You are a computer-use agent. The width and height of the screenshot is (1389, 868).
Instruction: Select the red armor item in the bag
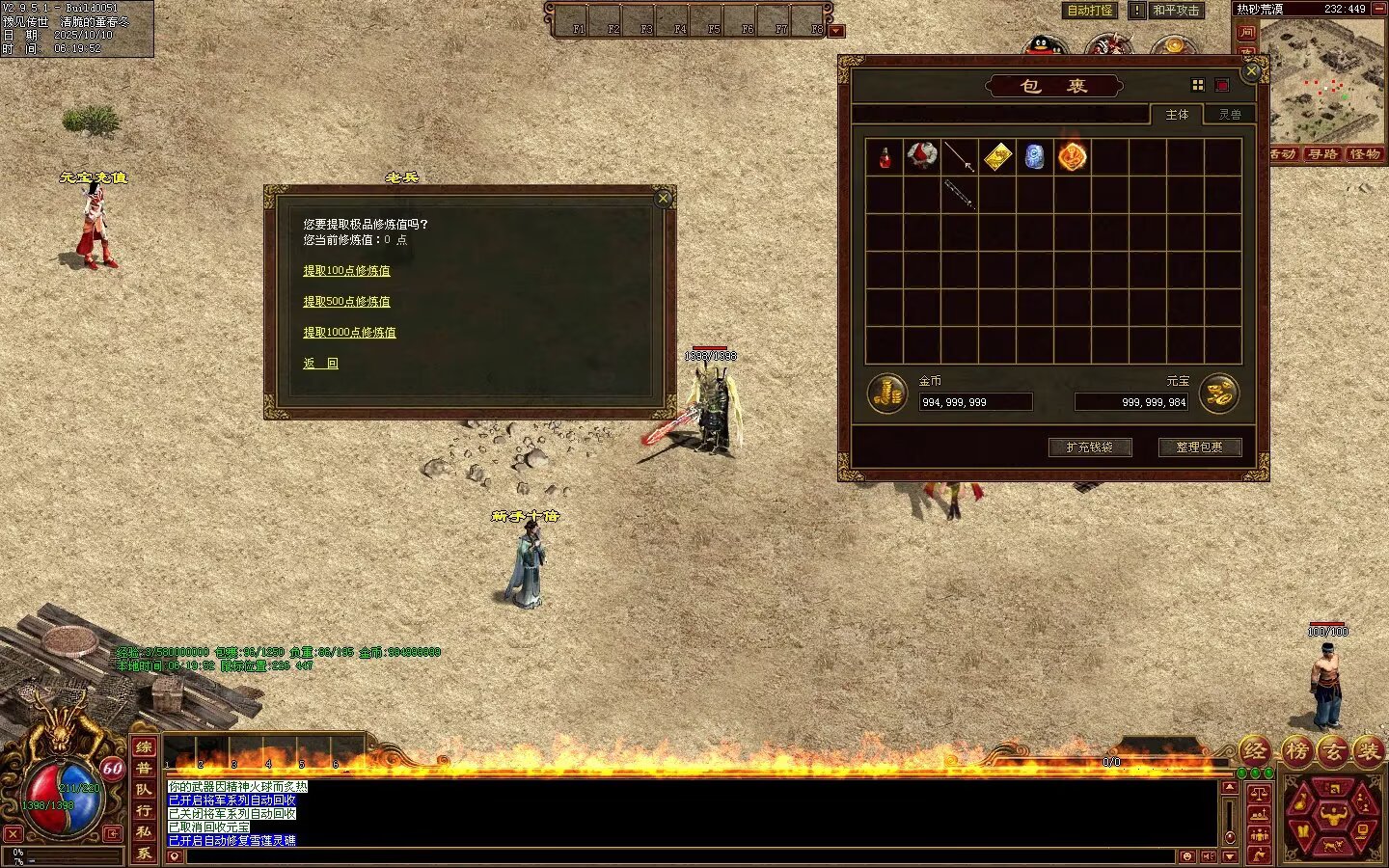pyautogui.click(x=922, y=156)
